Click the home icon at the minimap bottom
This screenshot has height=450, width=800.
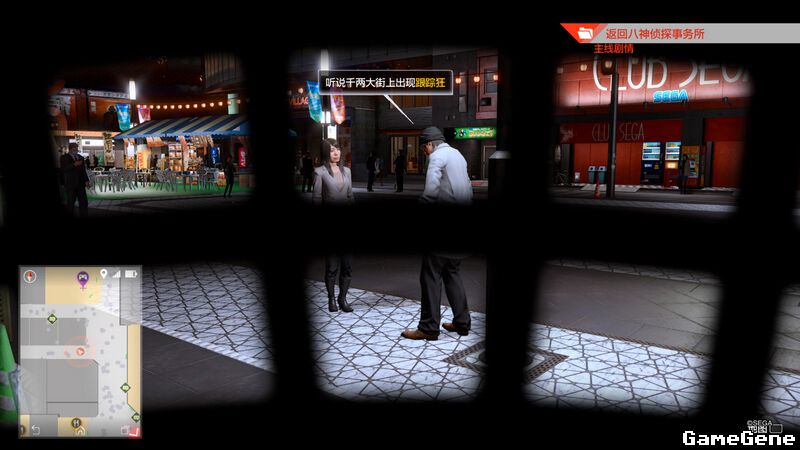(79, 431)
